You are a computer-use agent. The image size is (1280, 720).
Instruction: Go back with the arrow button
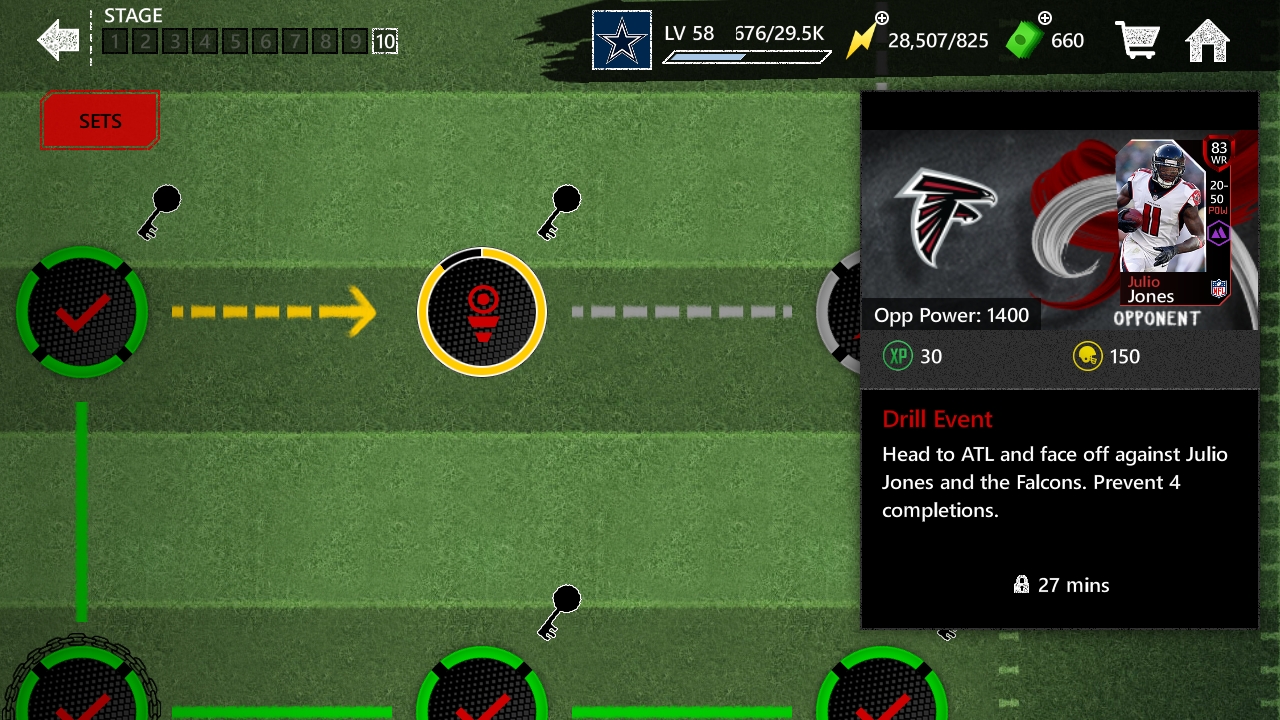pyautogui.click(x=58, y=40)
